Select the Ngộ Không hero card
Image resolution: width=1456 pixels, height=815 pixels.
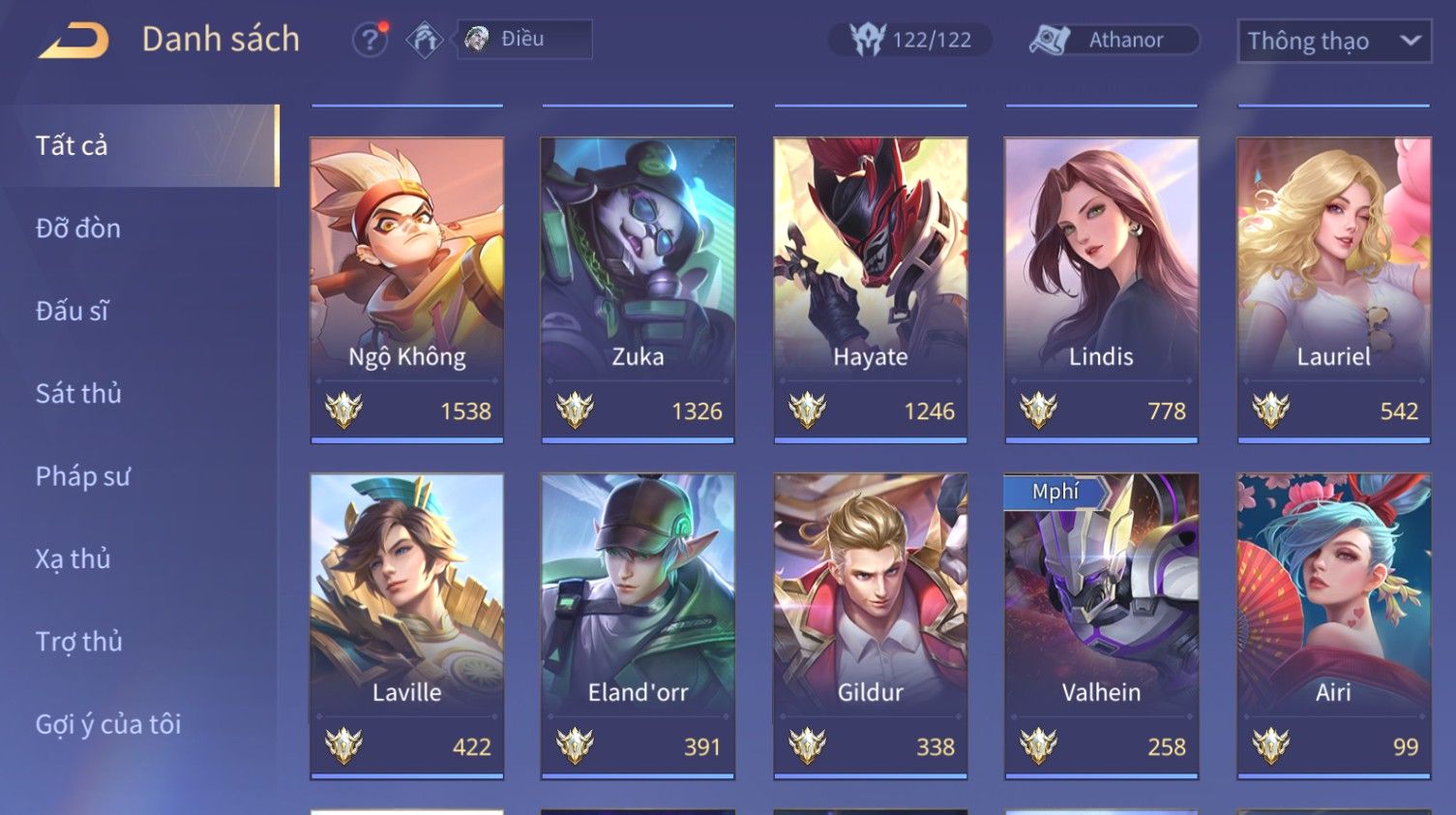[406, 288]
